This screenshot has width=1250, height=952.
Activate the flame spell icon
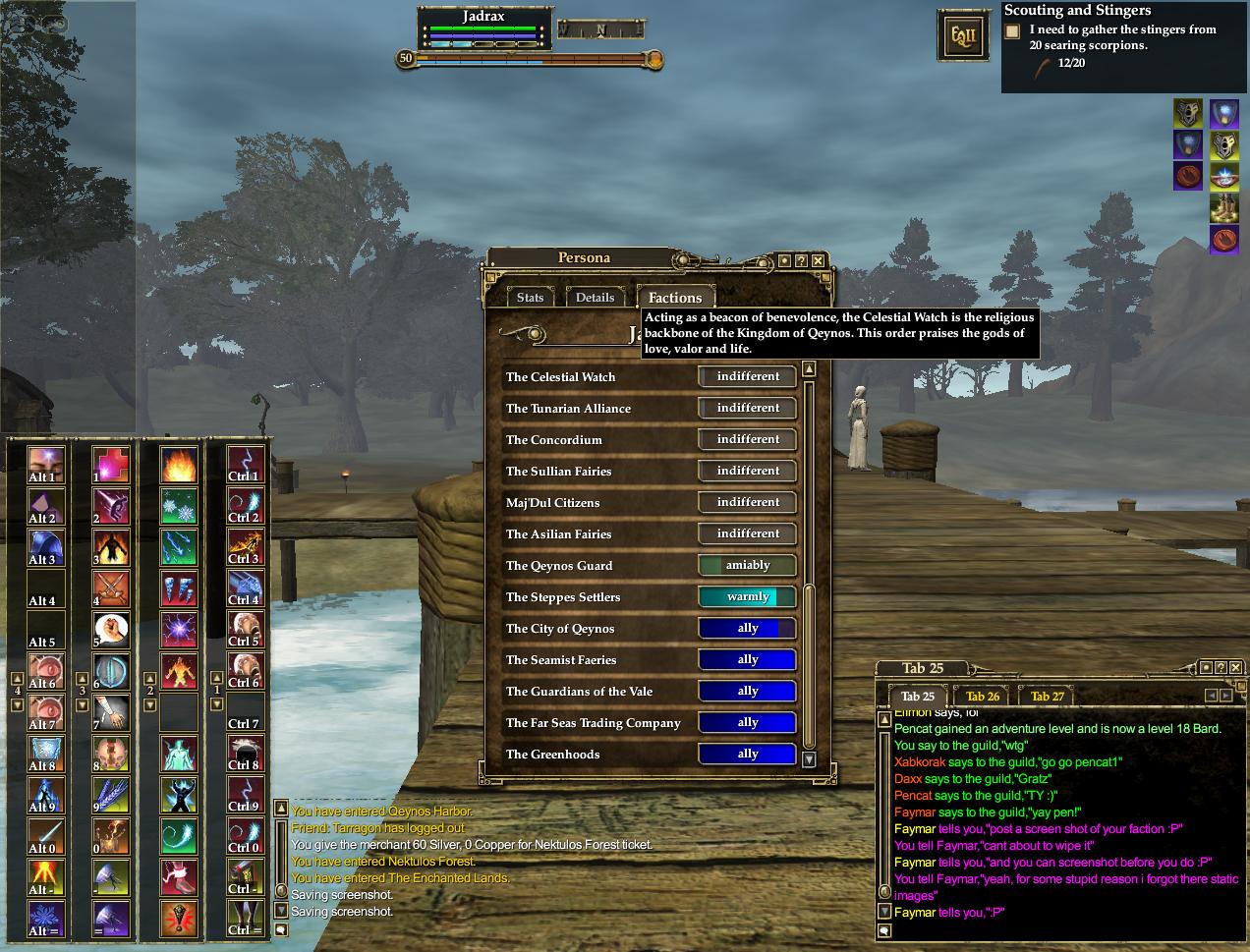tap(178, 464)
